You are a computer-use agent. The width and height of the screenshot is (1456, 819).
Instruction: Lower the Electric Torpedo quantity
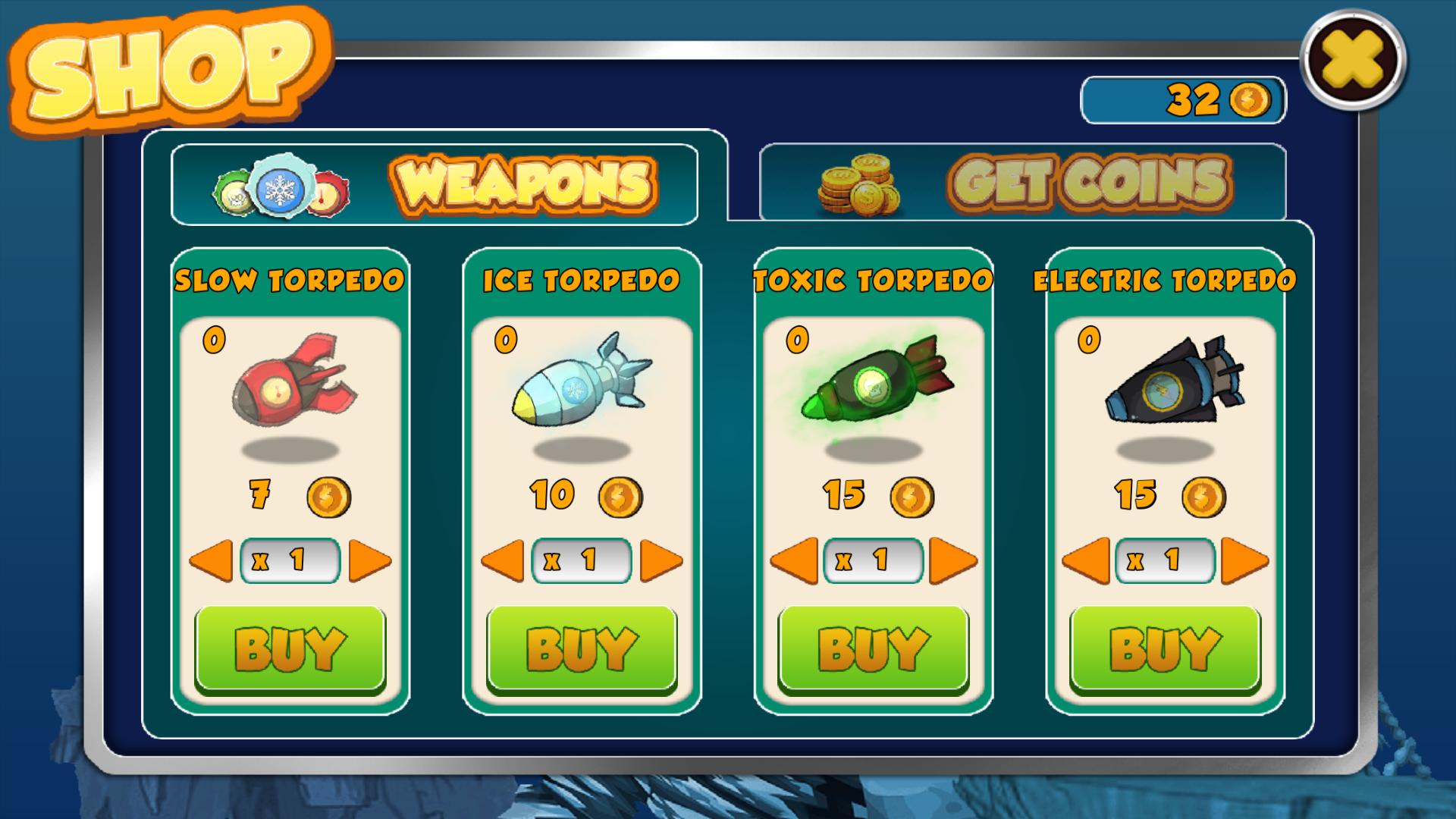(1086, 561)
